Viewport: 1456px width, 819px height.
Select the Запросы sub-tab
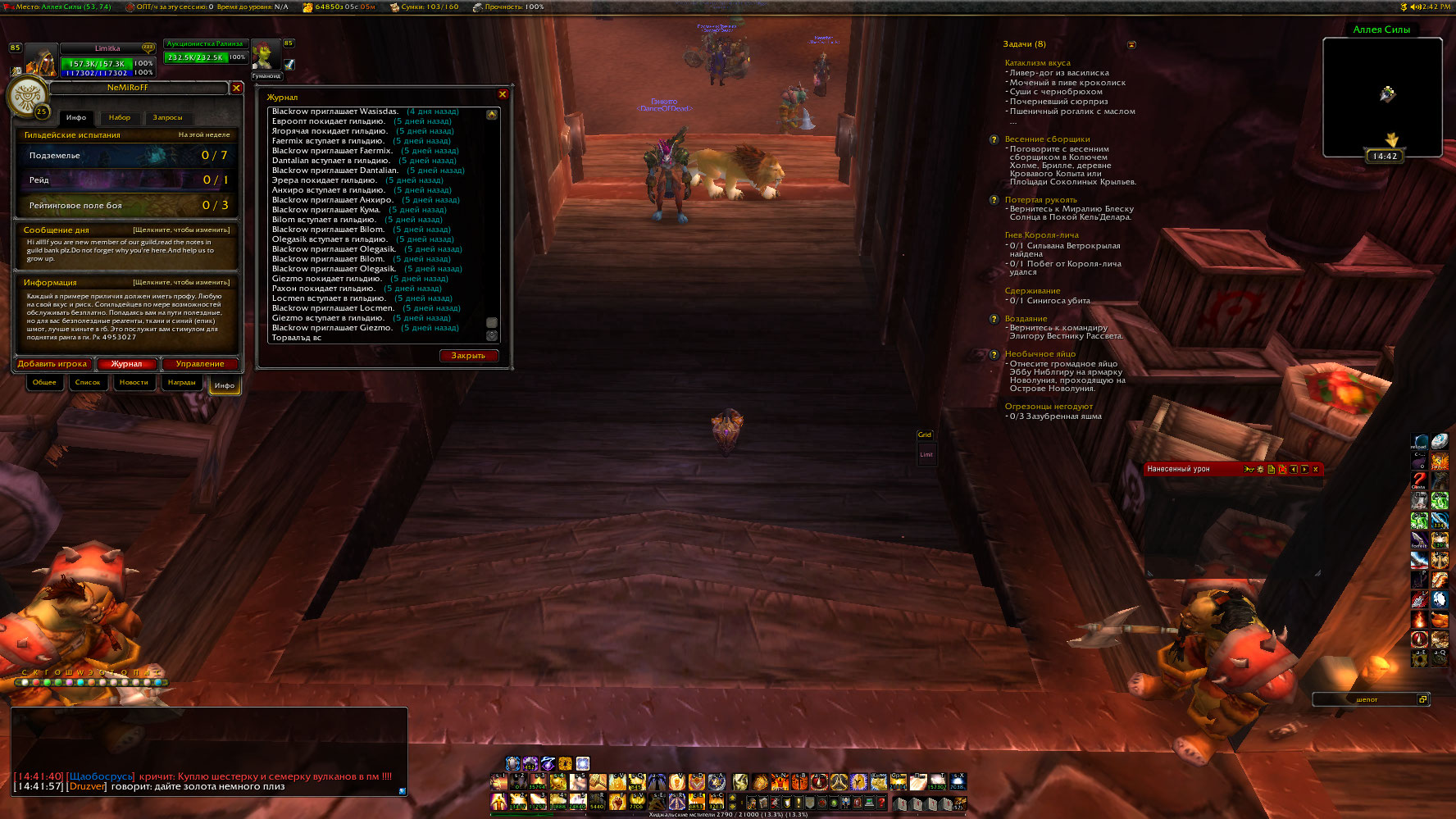pos(167,118)
